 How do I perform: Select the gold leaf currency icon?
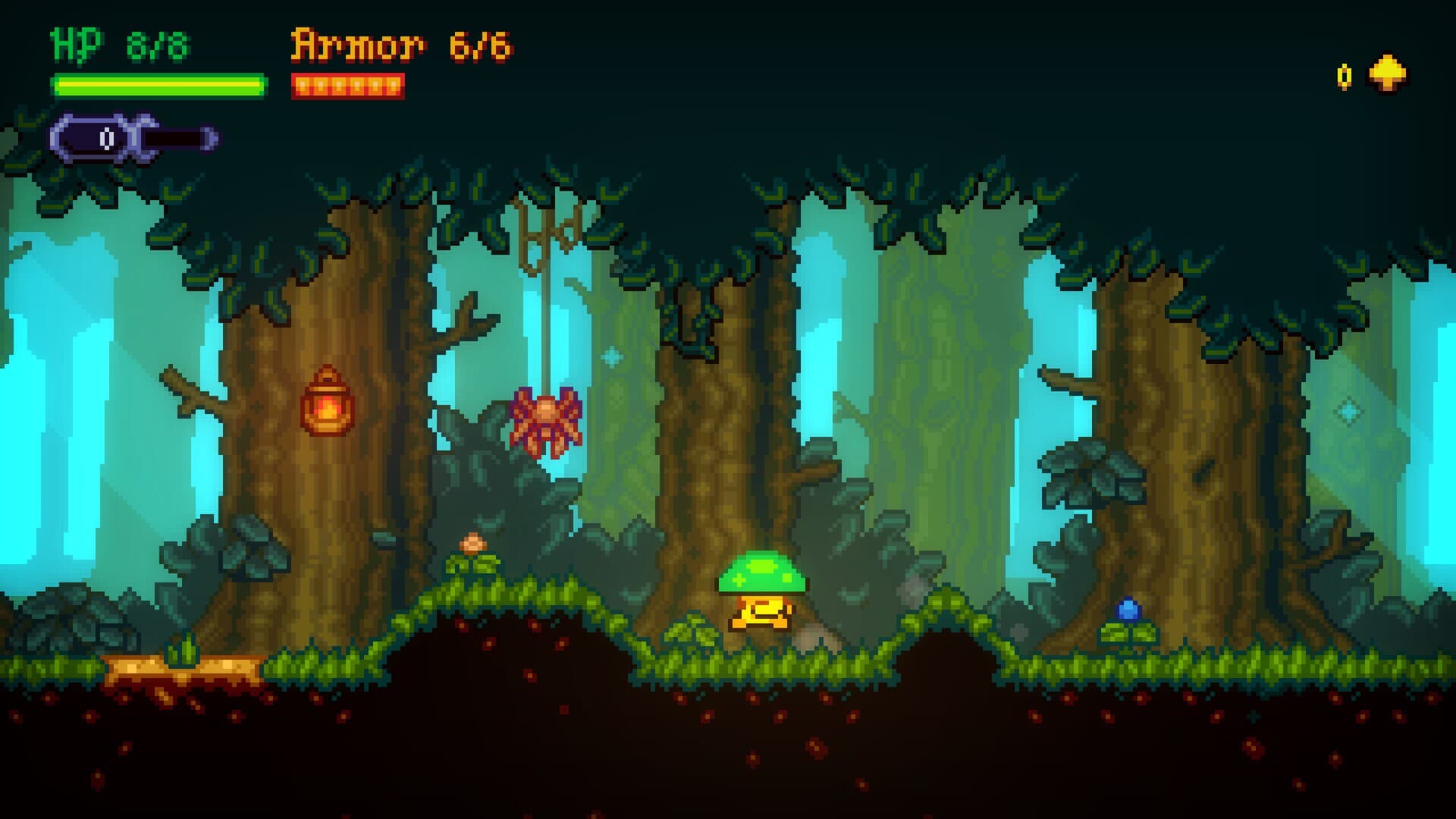click(x=1385, y=76)
